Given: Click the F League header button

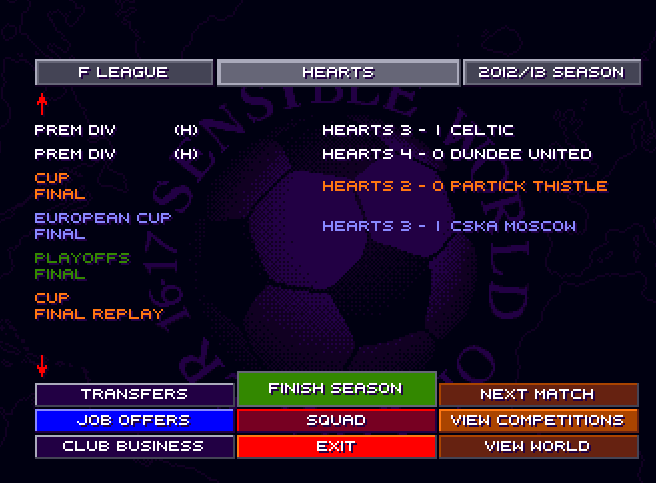Looking at the screenshot, I should click(124, 72).
